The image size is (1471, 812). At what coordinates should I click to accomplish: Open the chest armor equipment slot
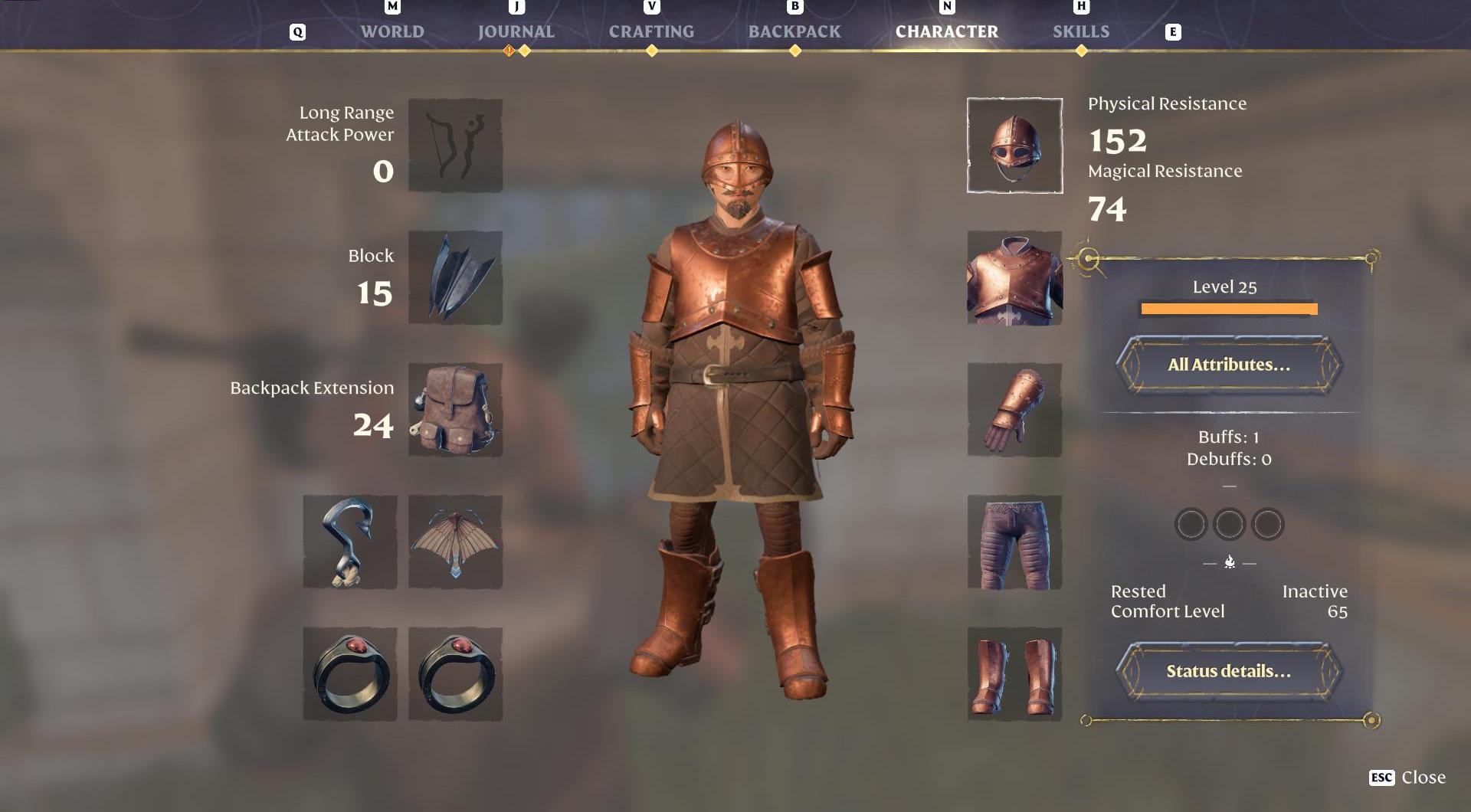pyautogui.click(x=1014, y=277)
